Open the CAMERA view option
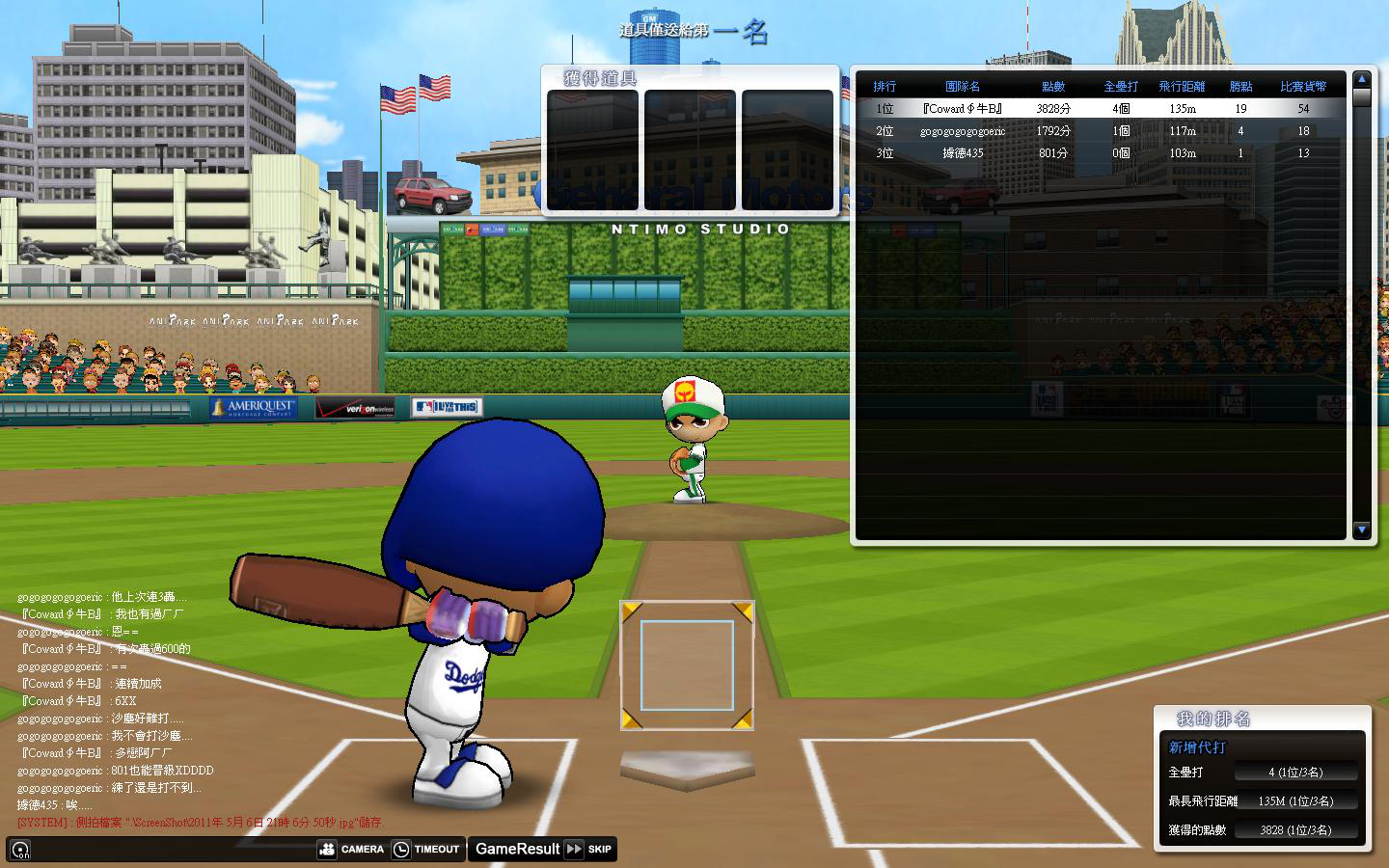Viewport: 1389px width, 868px height. pyautogui.click(x=351, y=850)
